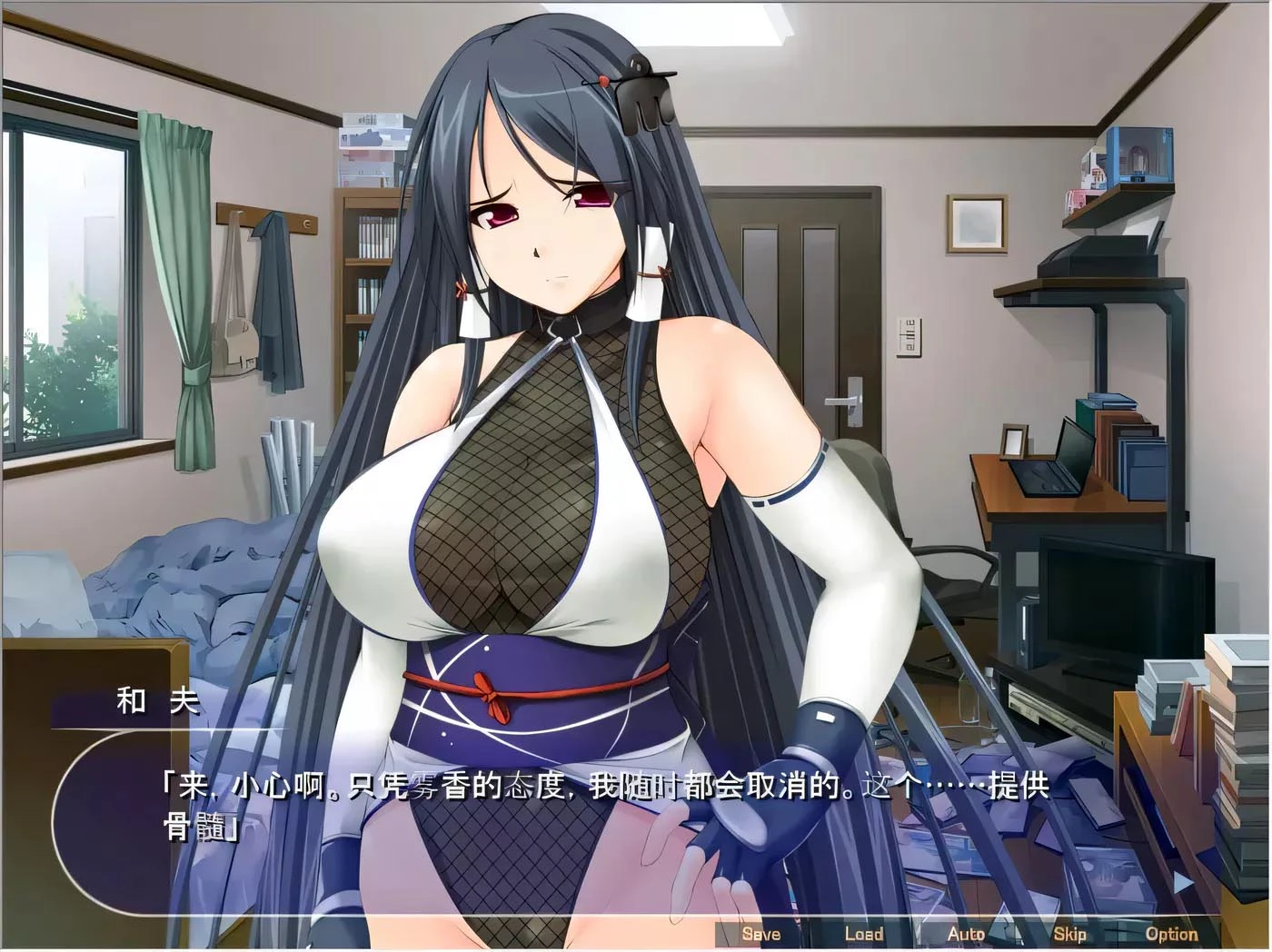The height and width of the screenshot is (952, 1272).
Task: Select the Skip label on the control bar
Action: coord(1071,933)
